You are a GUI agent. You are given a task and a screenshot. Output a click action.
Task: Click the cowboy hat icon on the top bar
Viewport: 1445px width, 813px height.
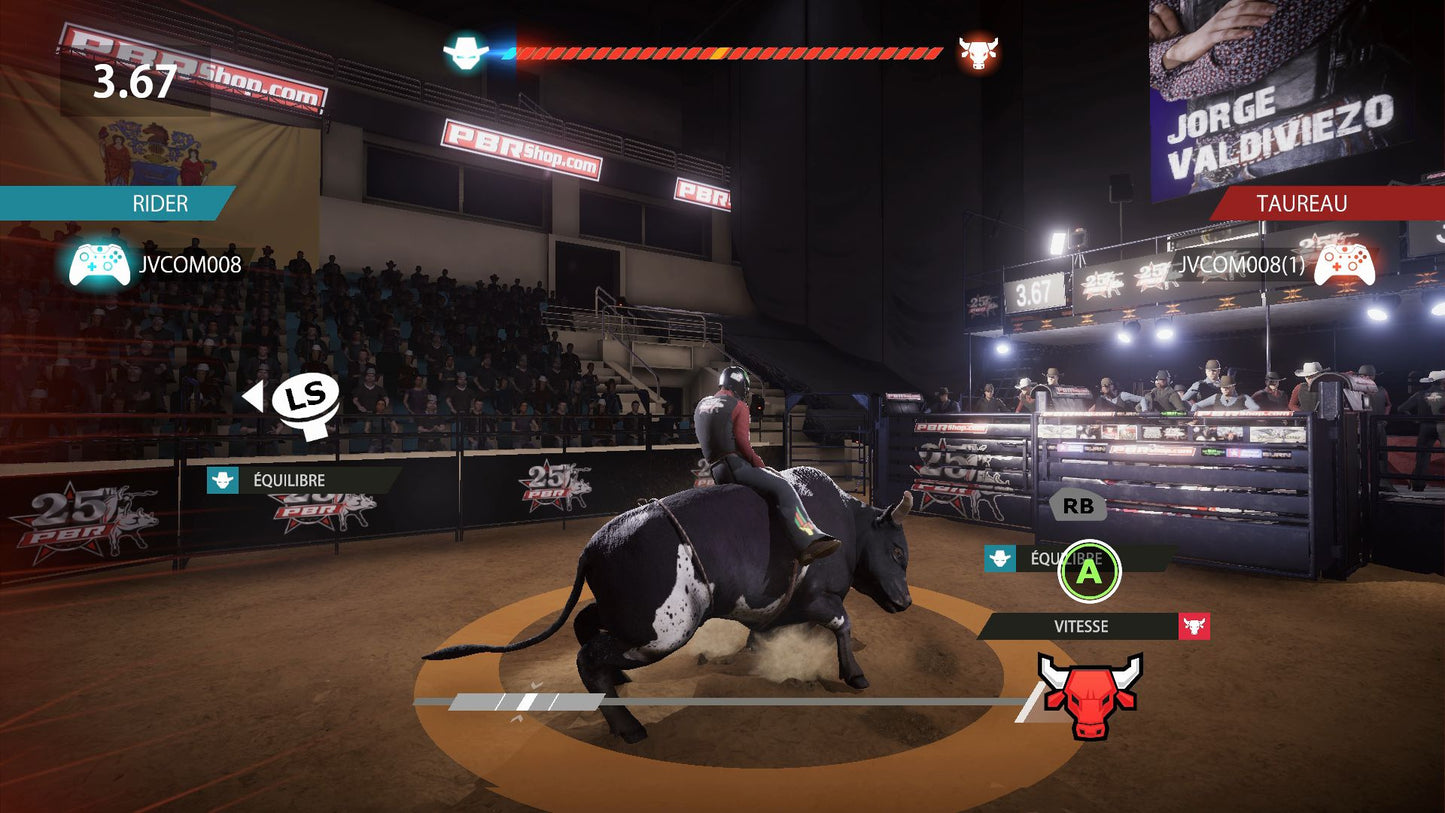point(466,52)
